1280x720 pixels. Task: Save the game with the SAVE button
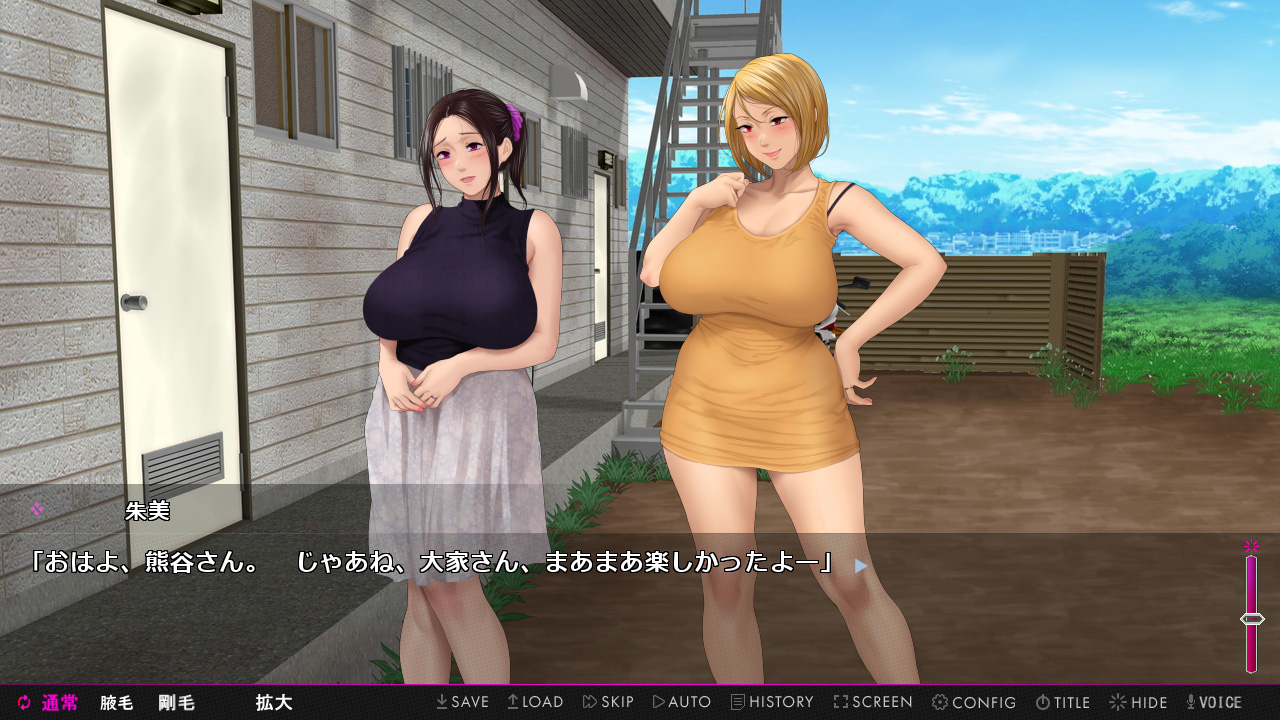click(x=462, y=702)
